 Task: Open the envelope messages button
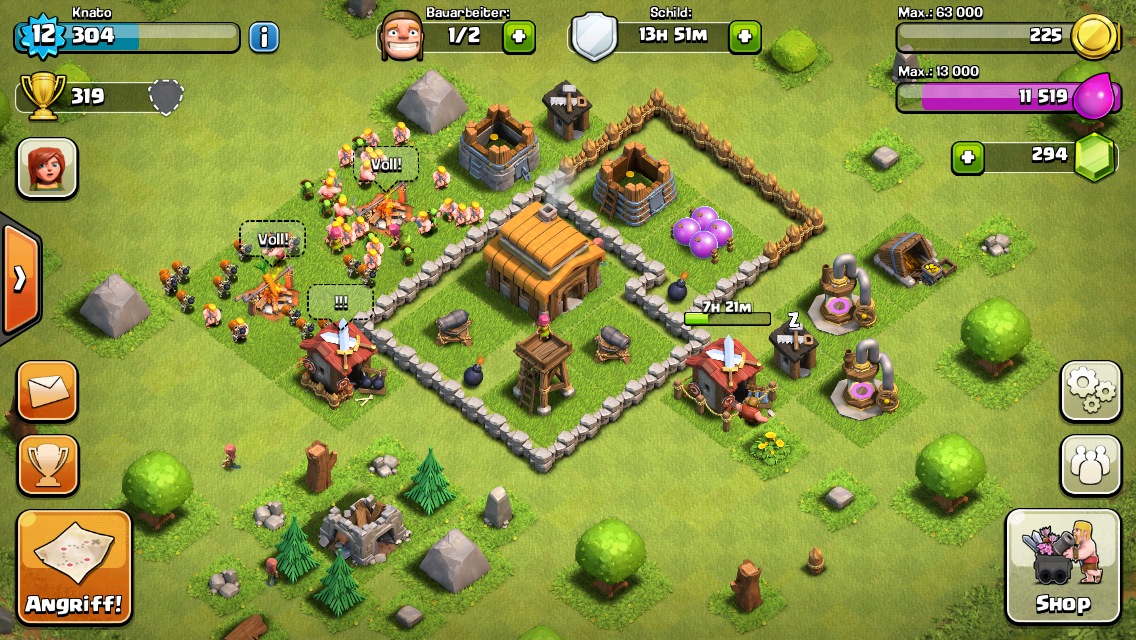pos(47,390)
